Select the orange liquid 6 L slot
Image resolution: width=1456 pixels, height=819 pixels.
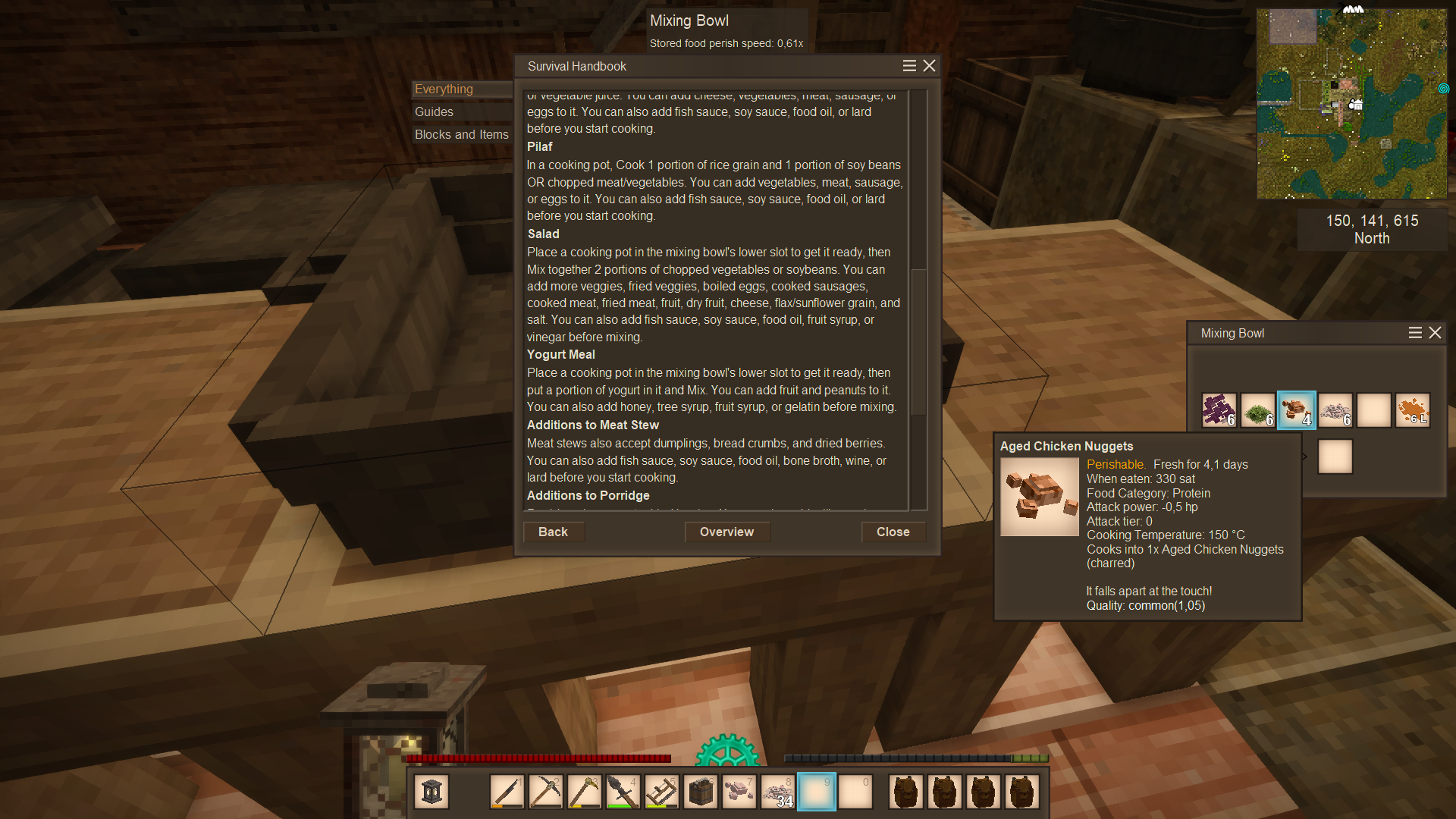tap(1412, 410)
